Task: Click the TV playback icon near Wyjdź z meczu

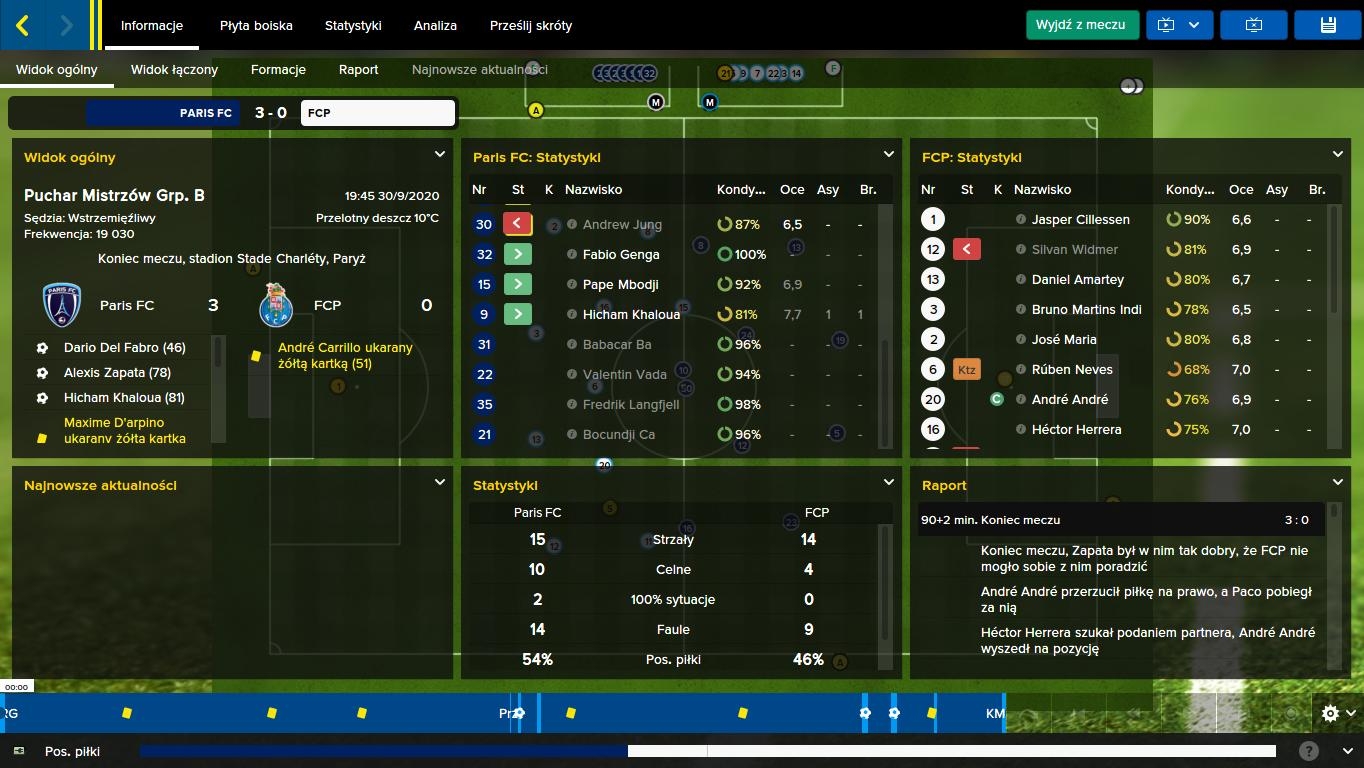Action: click(x=1166, y=24)
